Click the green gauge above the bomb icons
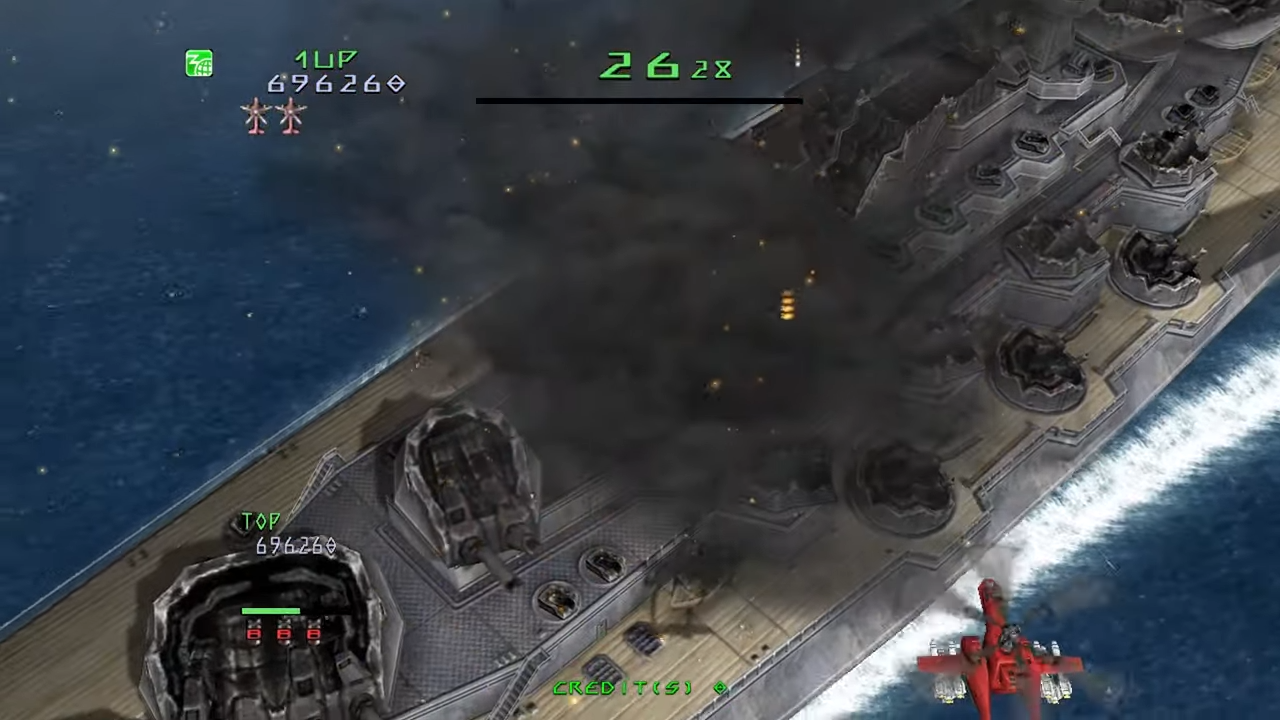Screen dimensions: 1280x720 271,610
